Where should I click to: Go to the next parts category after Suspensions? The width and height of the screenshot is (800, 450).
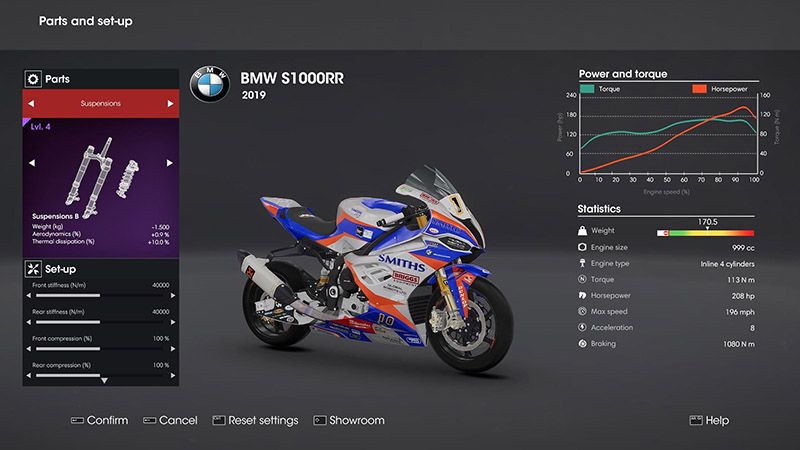(x=170, y=103)
